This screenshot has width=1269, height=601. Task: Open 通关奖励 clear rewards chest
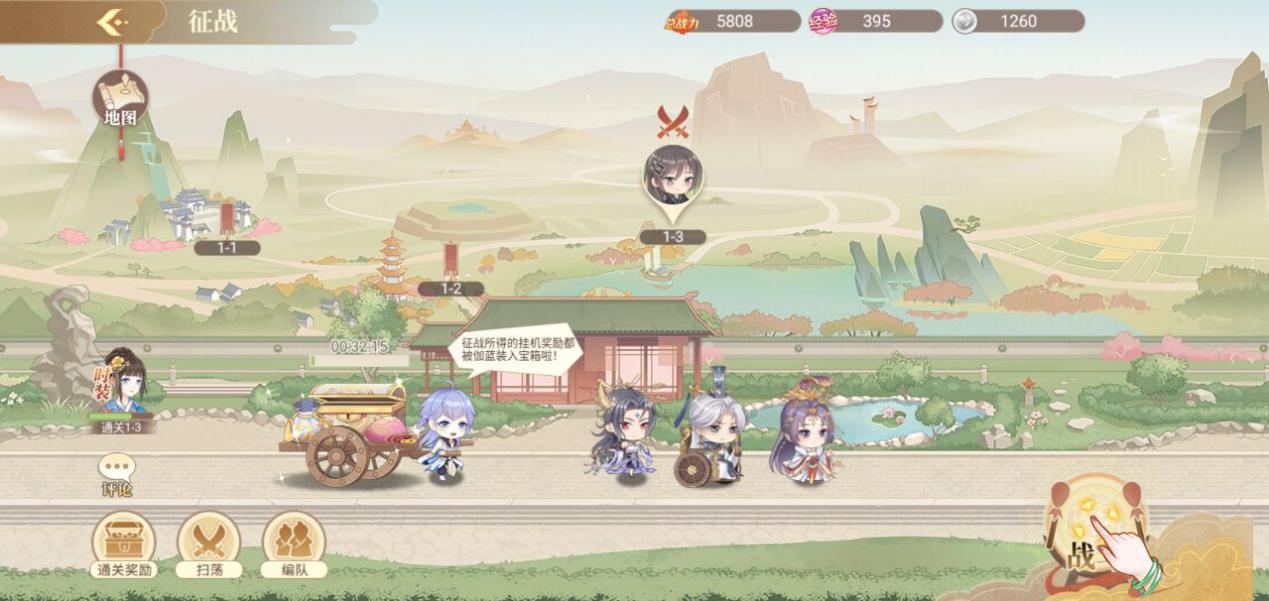123,544
